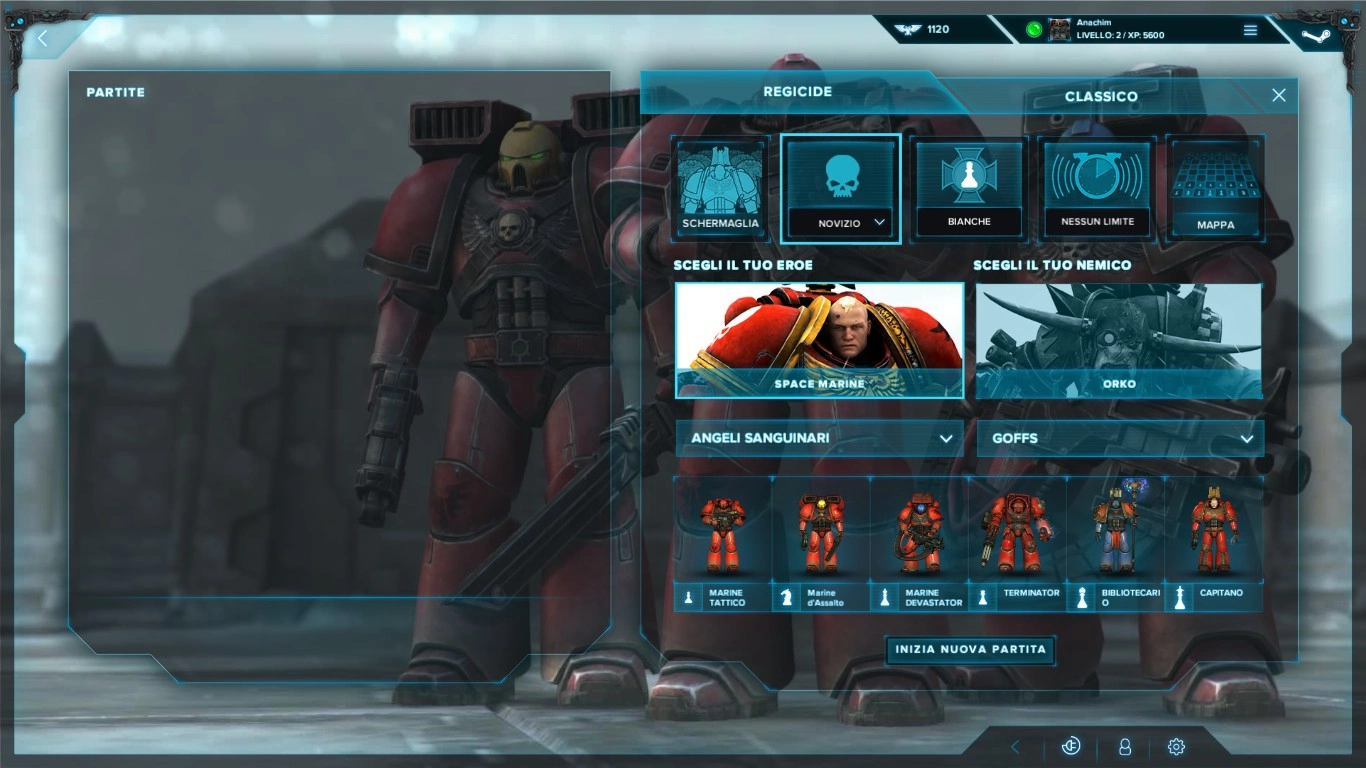Open settings via the gear icon

(x=1176, y=747)
